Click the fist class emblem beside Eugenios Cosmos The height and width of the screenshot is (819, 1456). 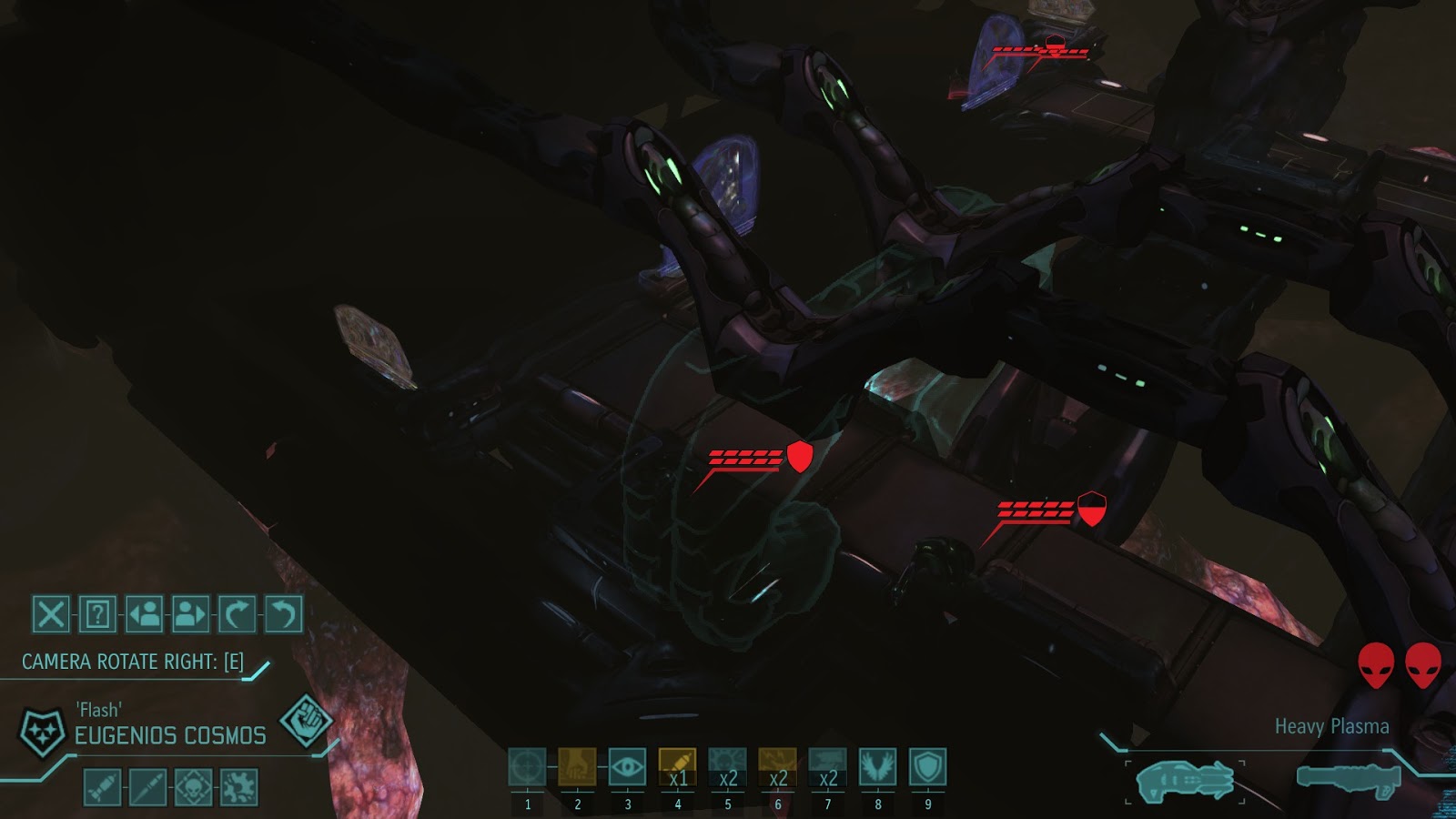click(305, 719)
